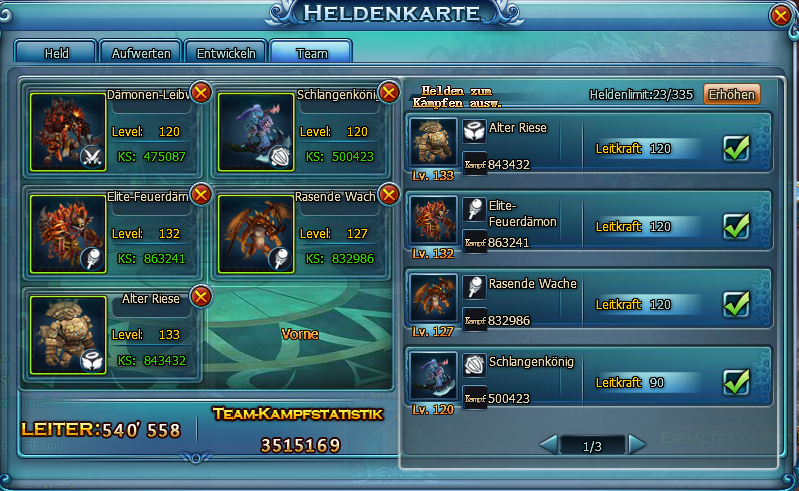Viewport: 799px width, 491px height.
Task: Go to the previous hero list page
Action: pos(548,444)
